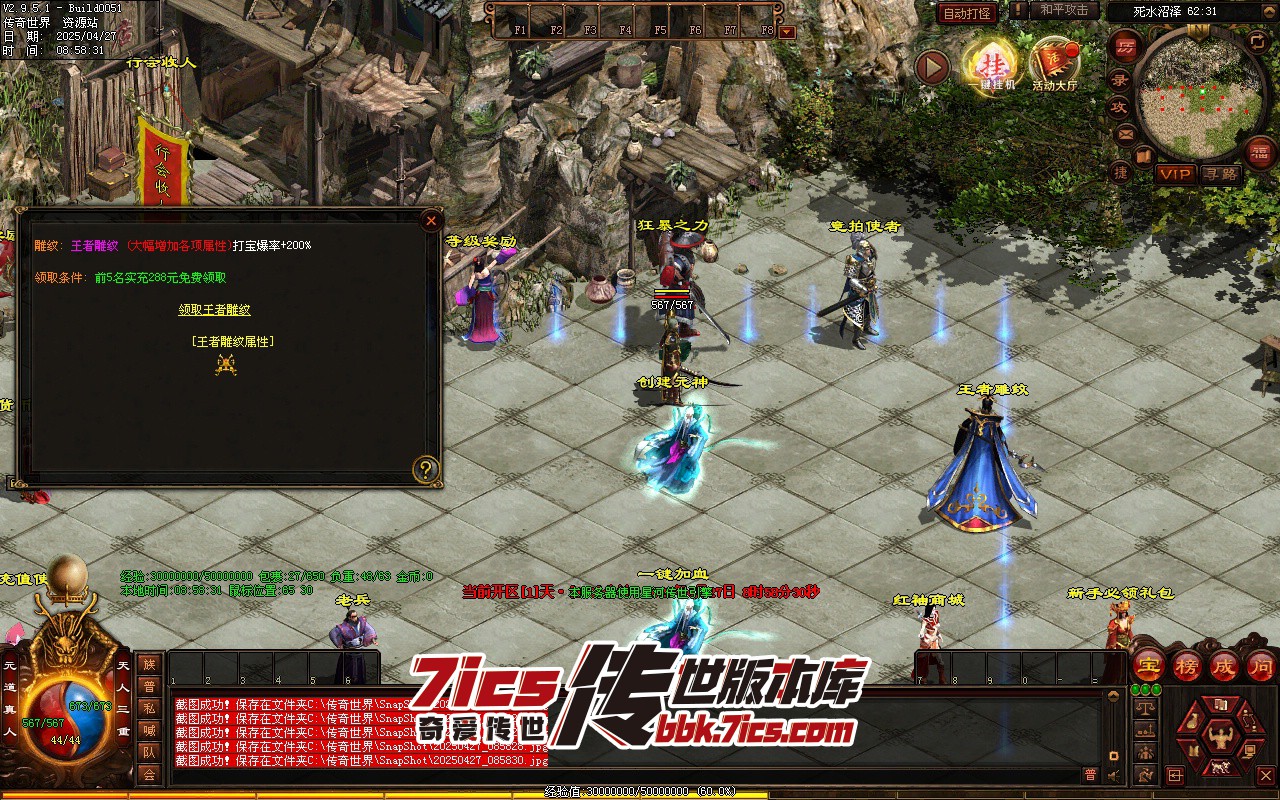Click the 寻路 pathfinding button
The height and width of the screenshot is (800, 1280).
[x=1220, y=174]
